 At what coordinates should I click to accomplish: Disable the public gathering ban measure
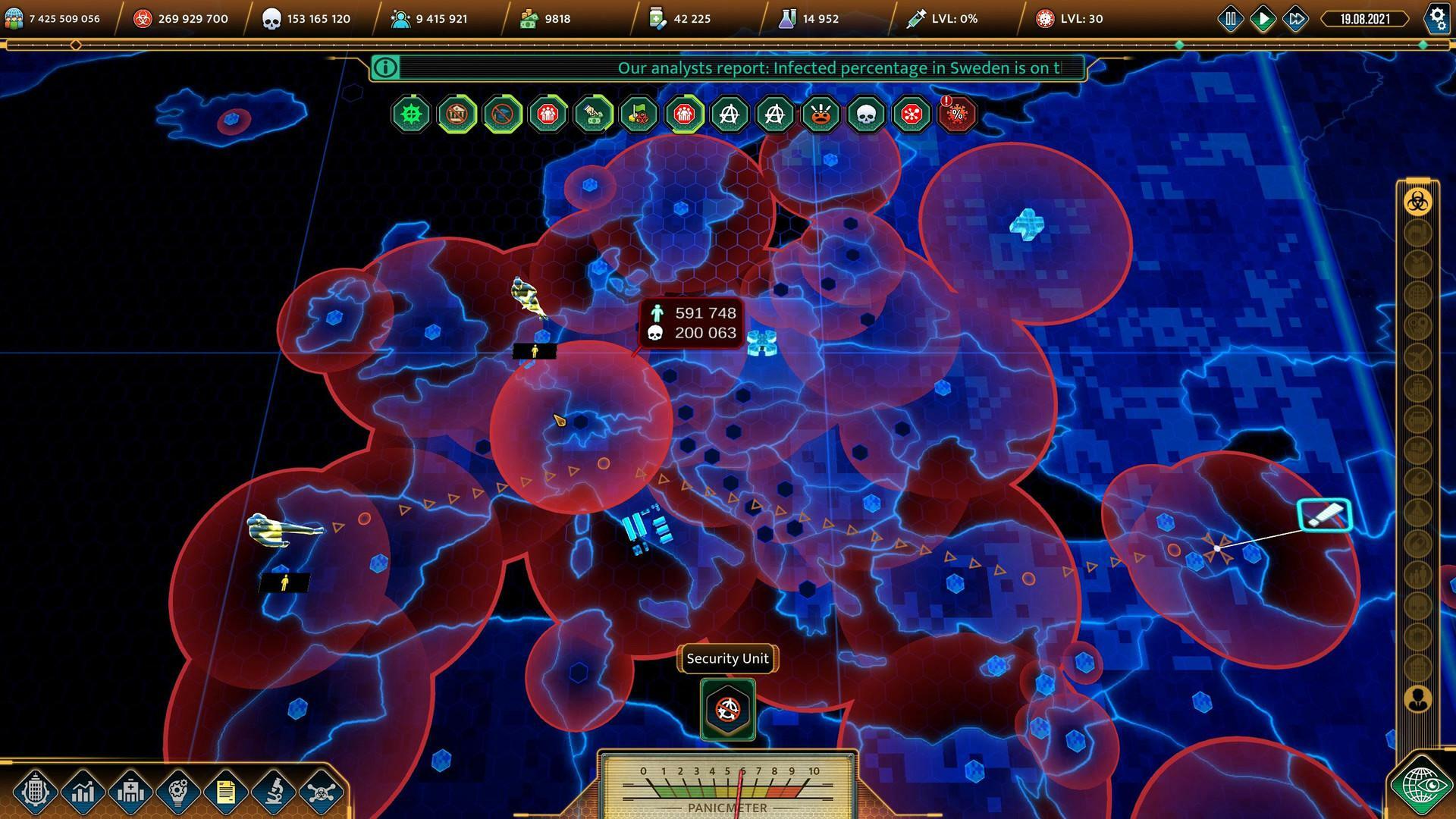(x=548, y=115)
